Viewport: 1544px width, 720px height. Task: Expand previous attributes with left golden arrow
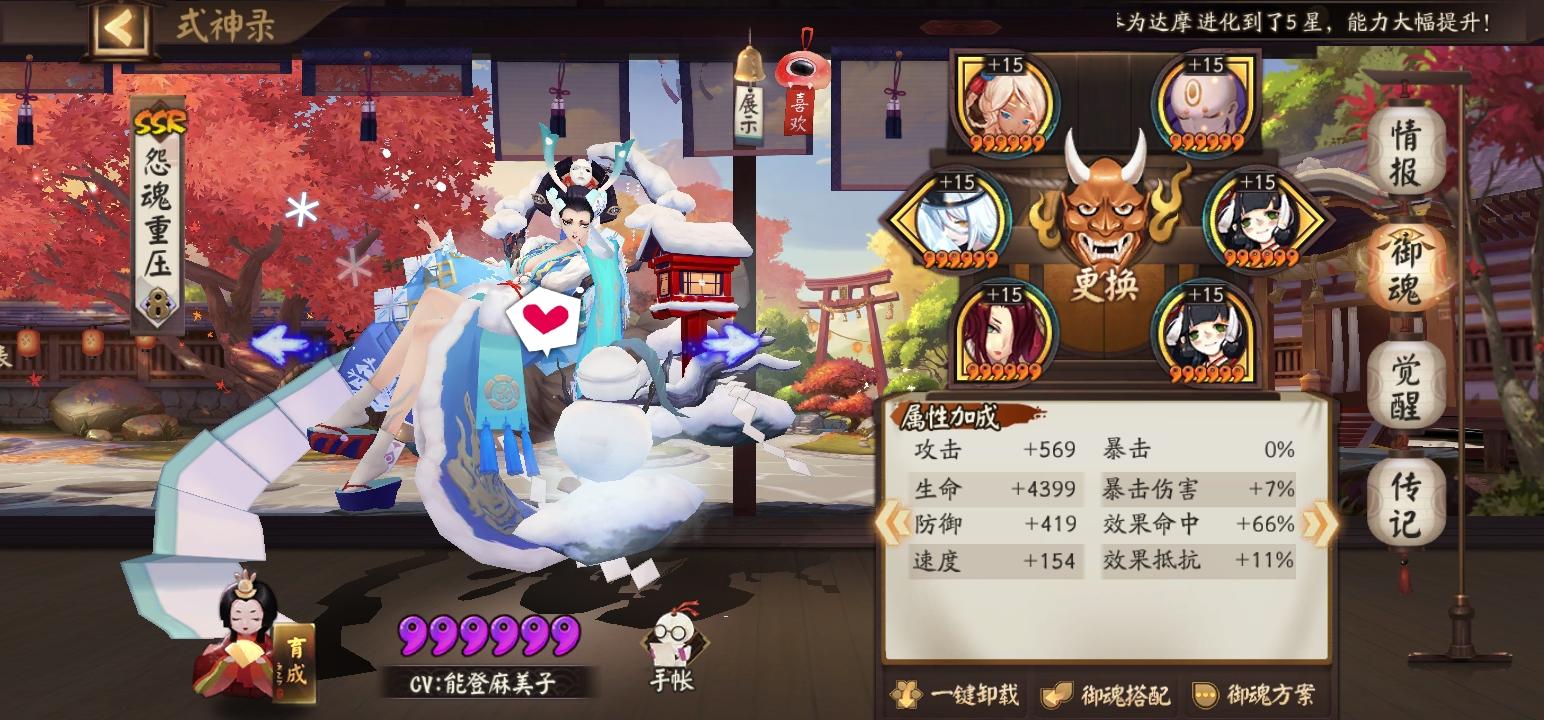pos(892,523)
